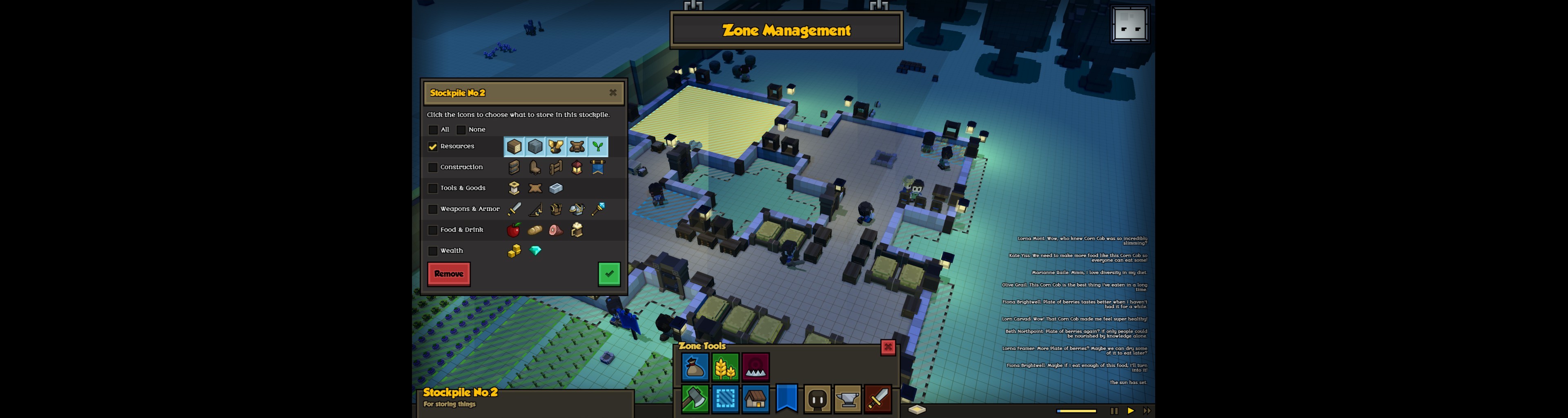Pause the game speed

(1114, 411)
